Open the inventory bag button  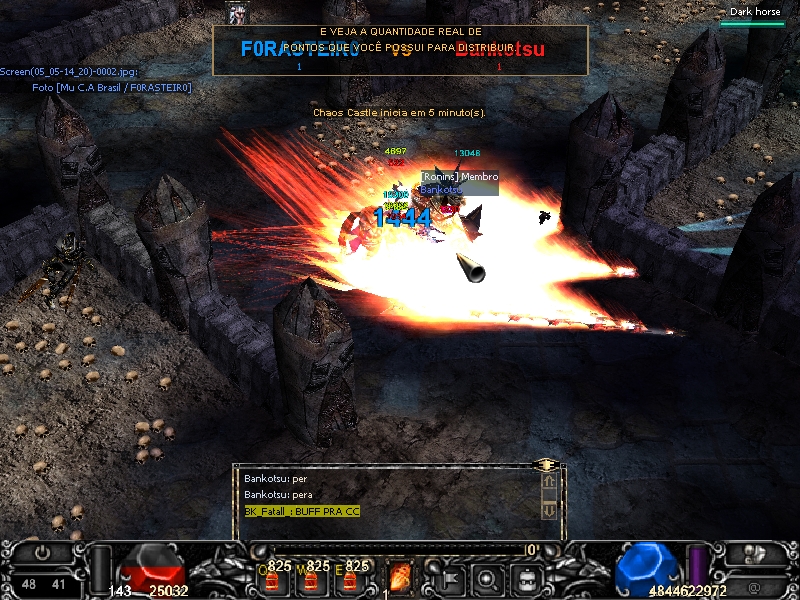tap(525, 577)
